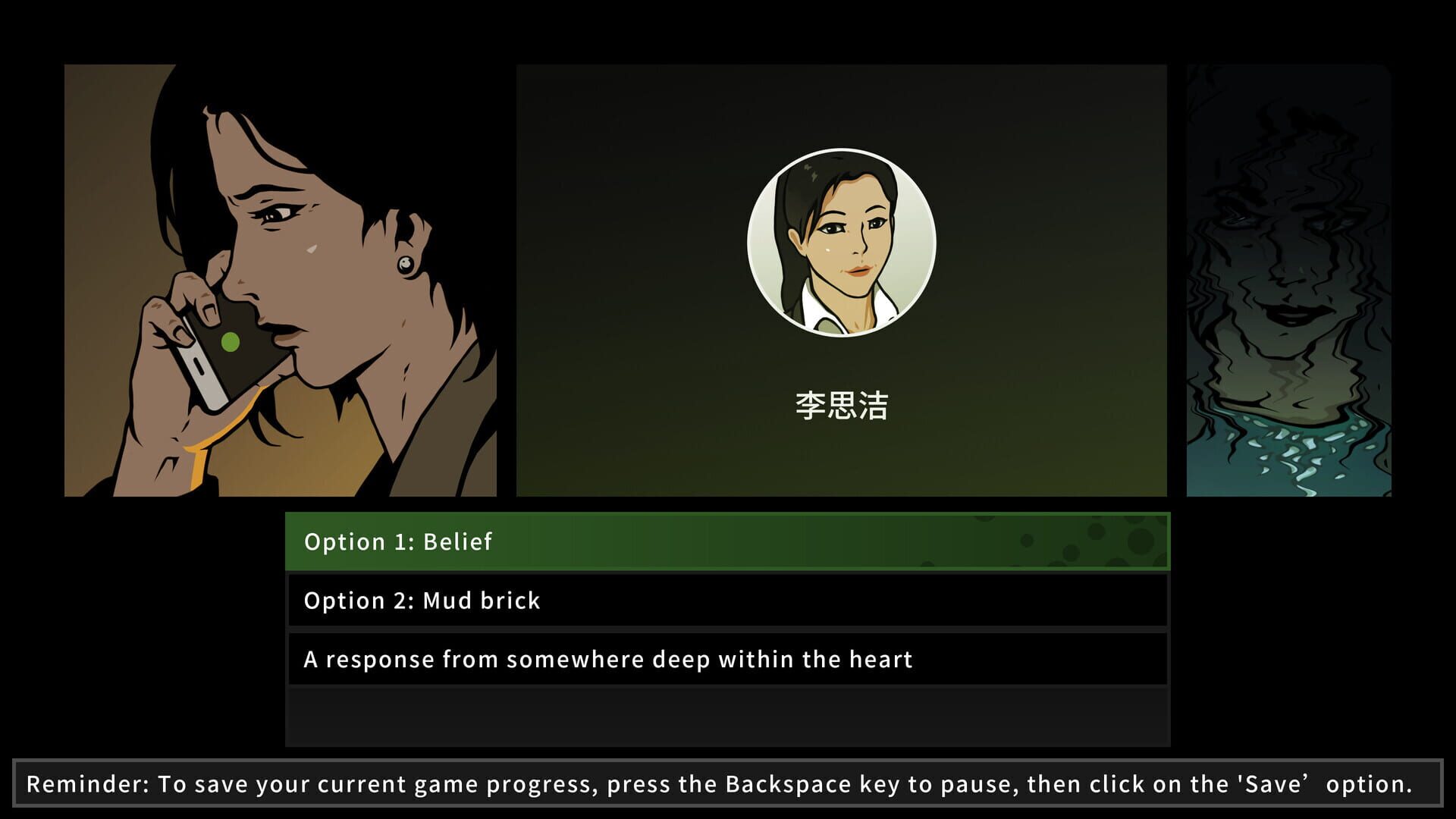The image size is (1456, 819).
Task: Select Li Sijie's circular portrait avatar
Action: (843, 241)
